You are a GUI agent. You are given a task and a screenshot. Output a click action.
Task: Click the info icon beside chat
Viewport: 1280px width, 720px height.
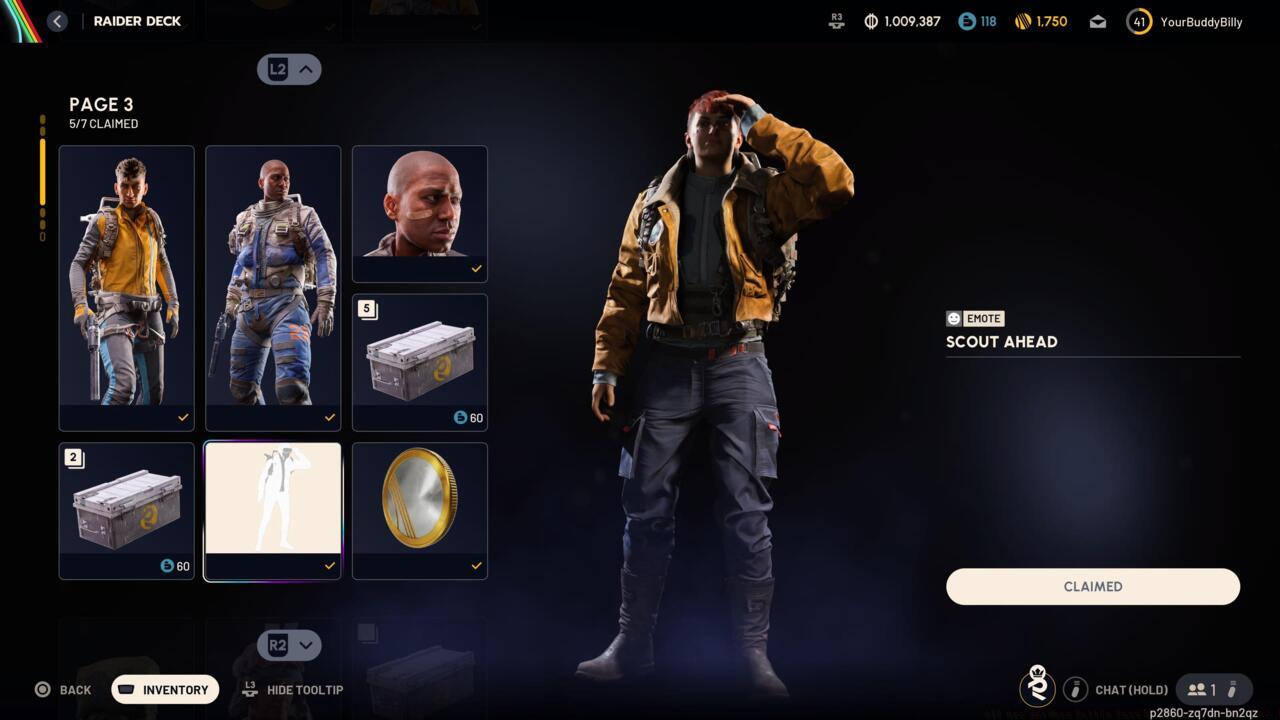pyautogui.click(x=1075, y=689)
